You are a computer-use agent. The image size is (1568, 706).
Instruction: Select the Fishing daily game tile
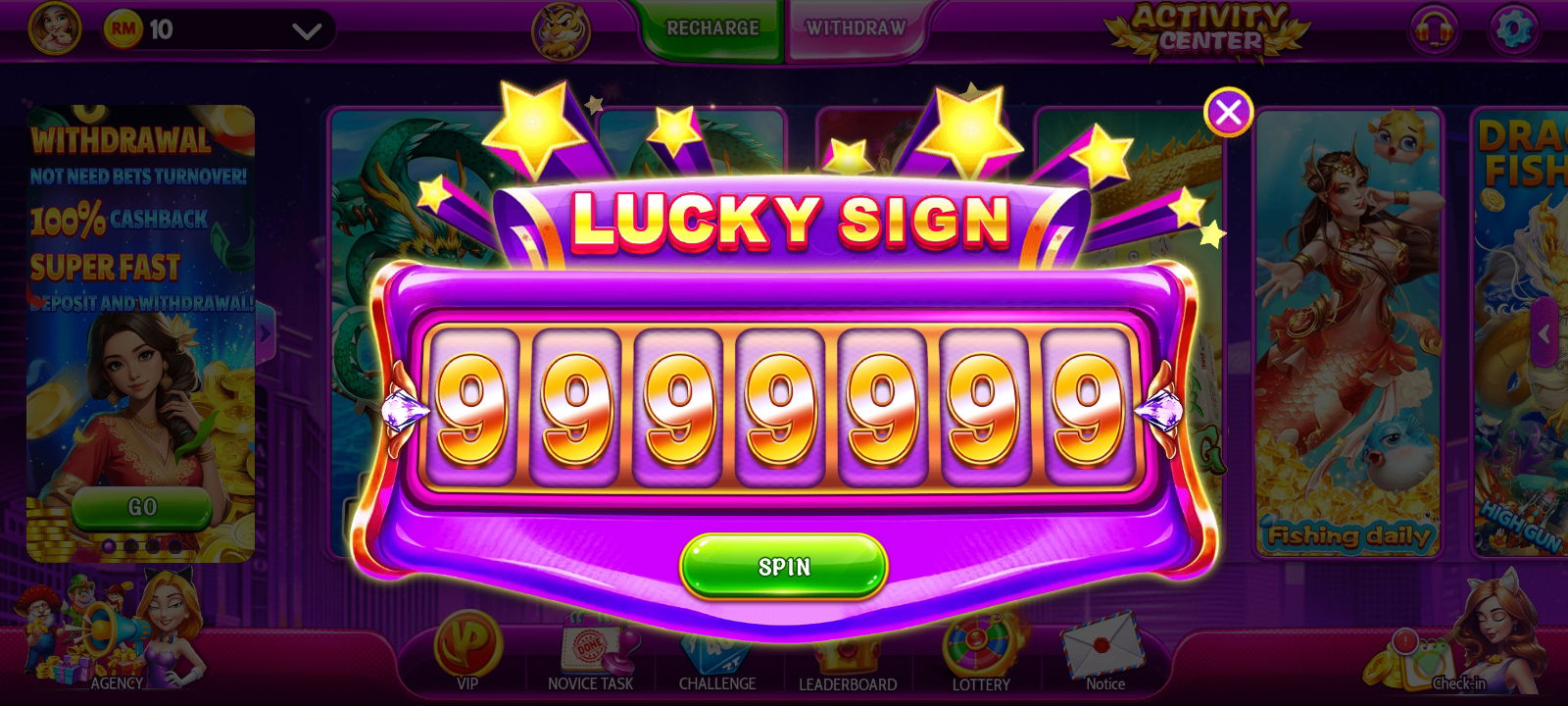pos(1348,333)
